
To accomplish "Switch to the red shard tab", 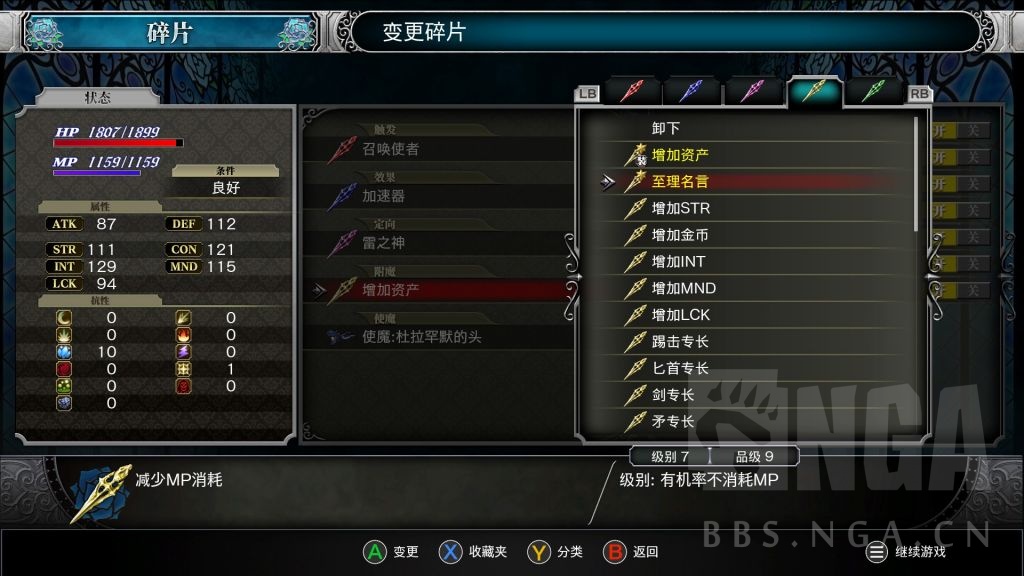I will [x=631, y=92].
